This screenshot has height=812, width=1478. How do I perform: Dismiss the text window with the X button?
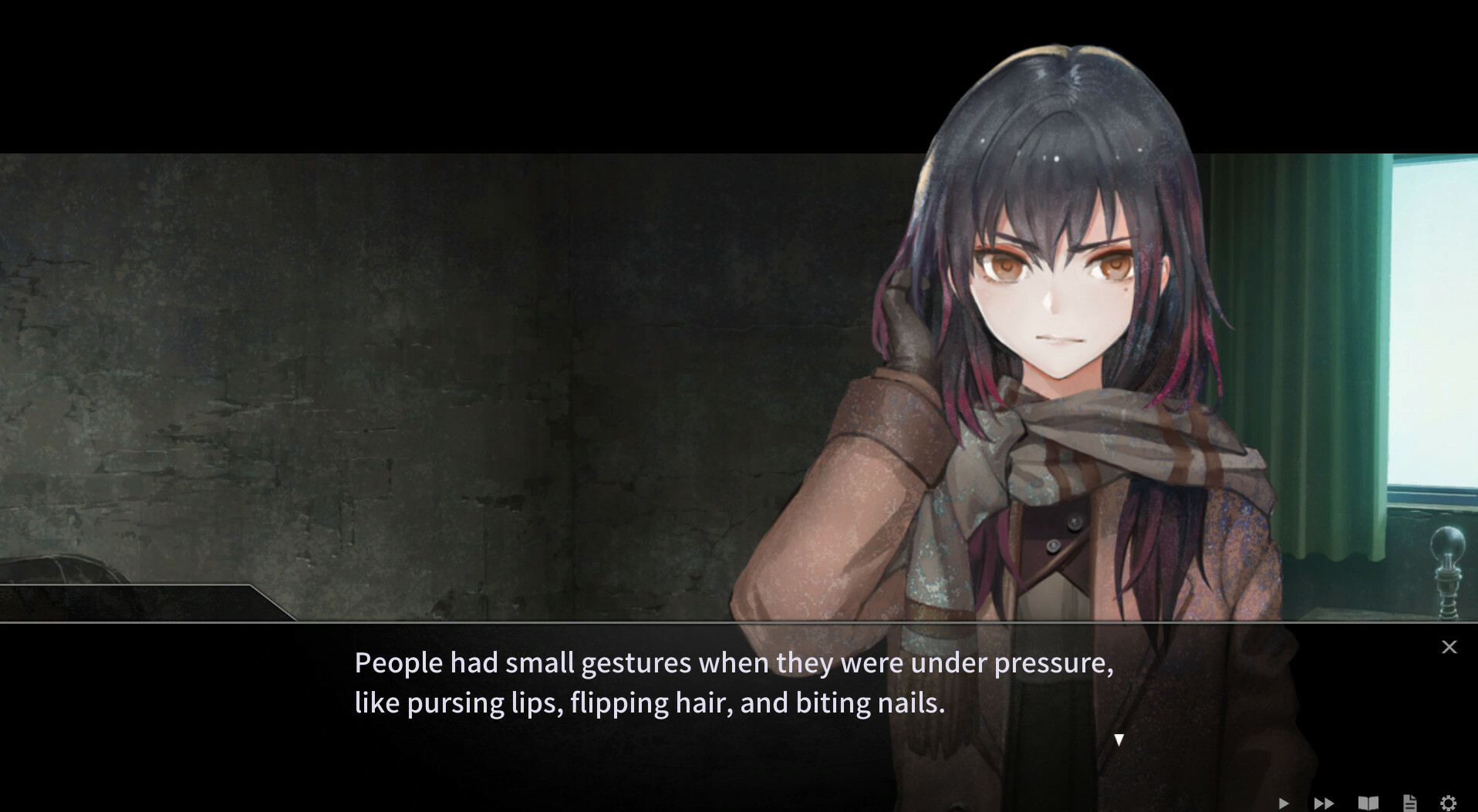[x=1449, y=647]
